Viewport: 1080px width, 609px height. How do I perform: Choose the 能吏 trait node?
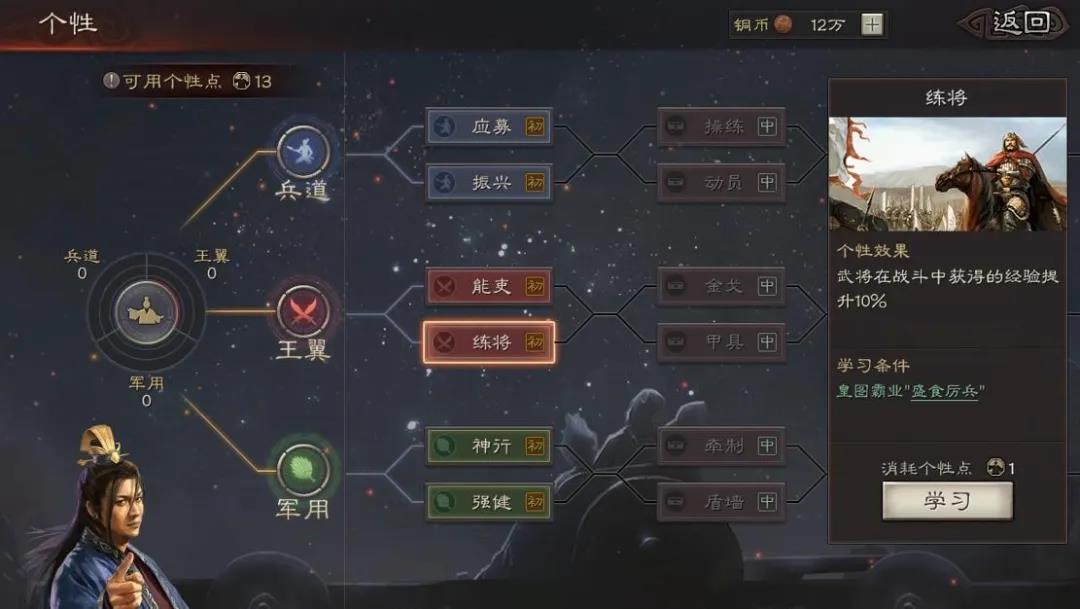click(x=489, y=286)
